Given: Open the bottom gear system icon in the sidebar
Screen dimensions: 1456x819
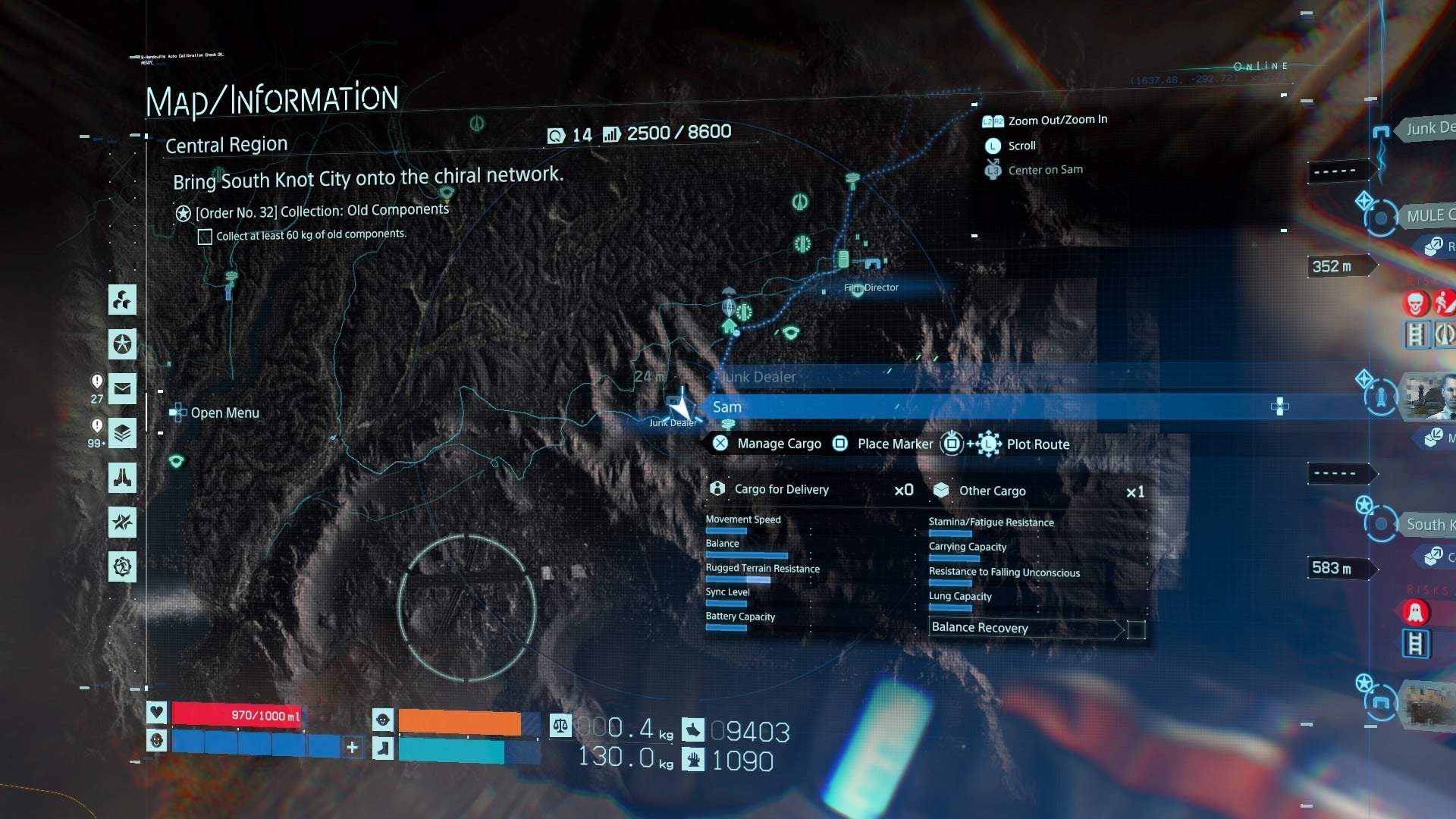Looking at the screenshot, I should (123, 566).
